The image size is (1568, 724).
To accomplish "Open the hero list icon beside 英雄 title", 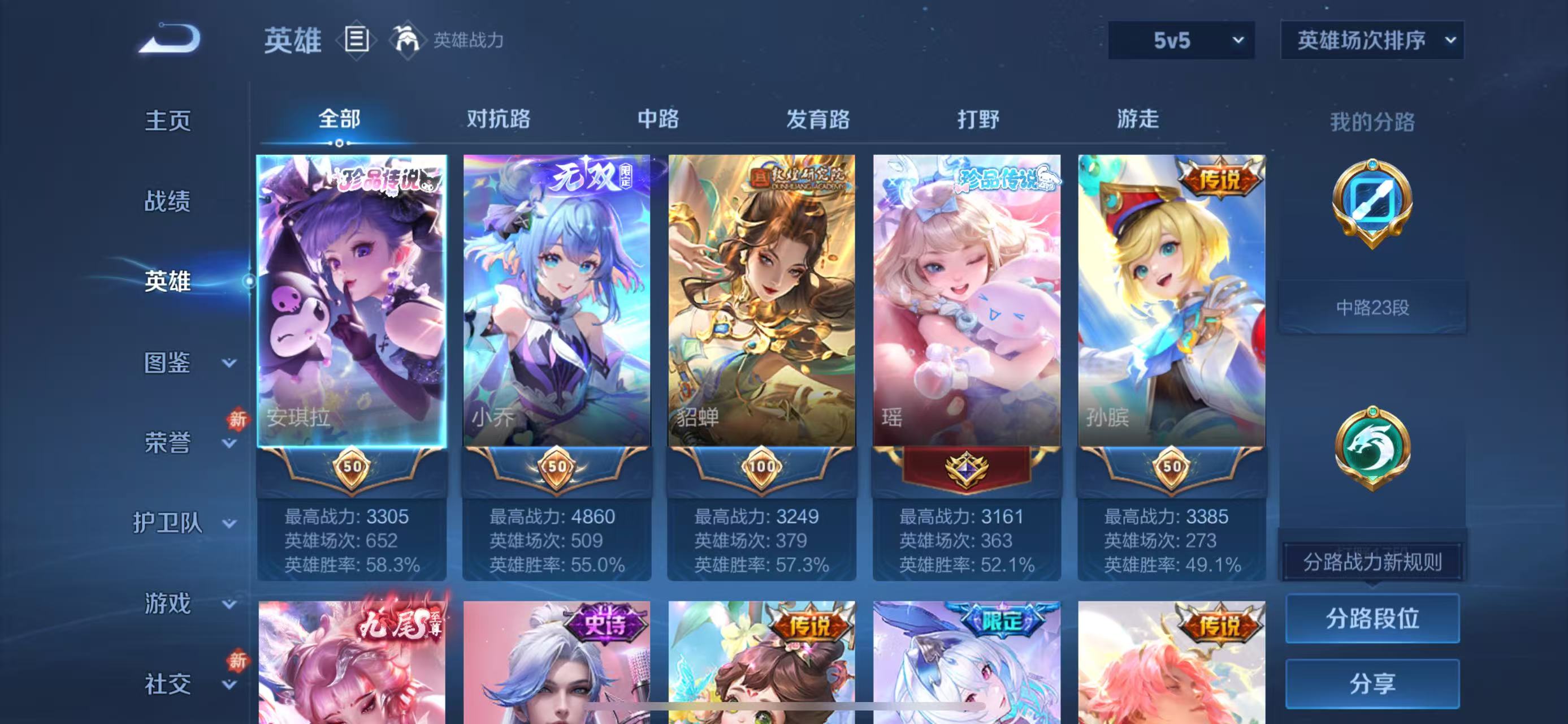I will click(357, 41).
